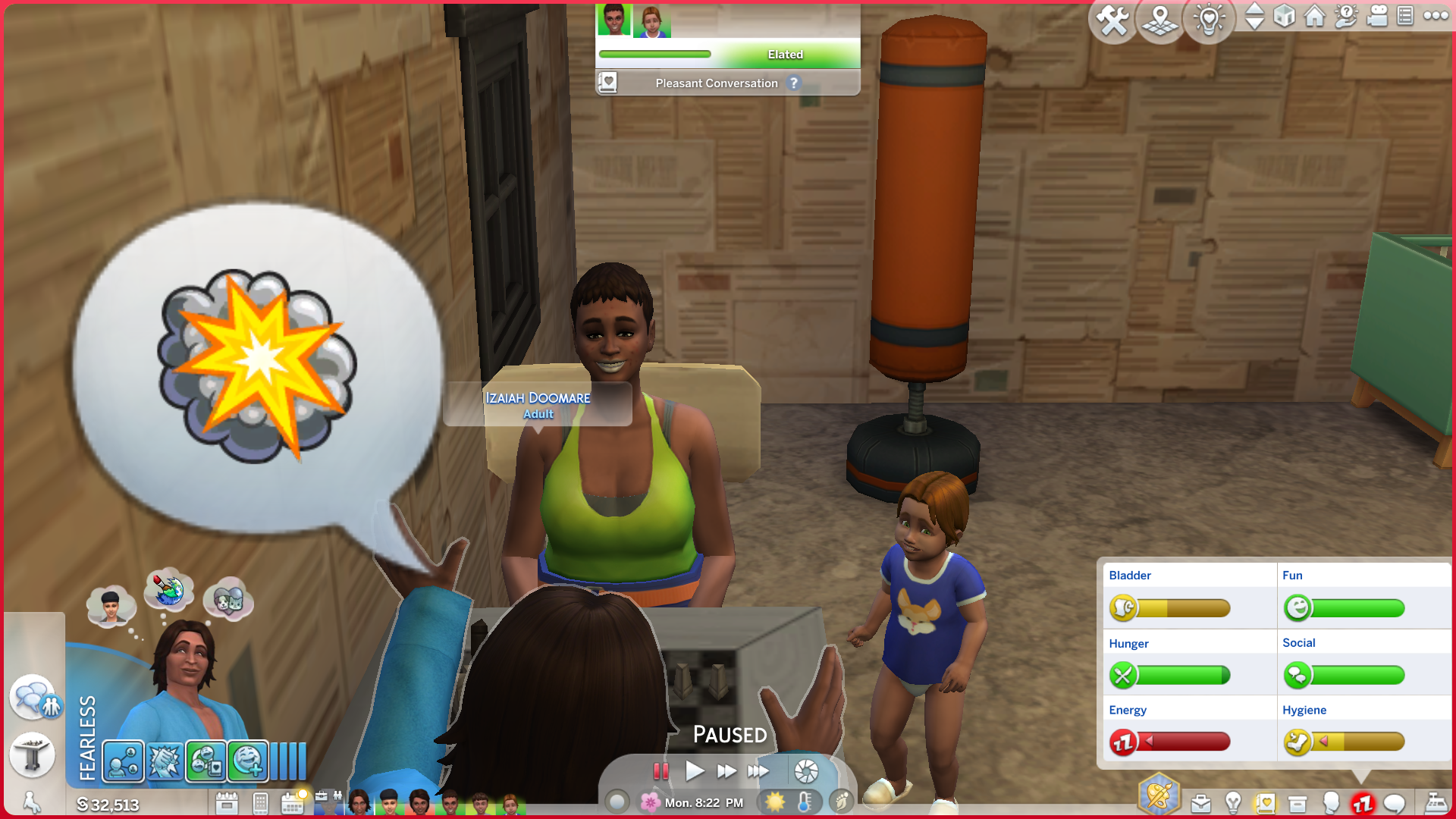
Task: Open the three-dots game options menu
Action: pos(1436,16)
